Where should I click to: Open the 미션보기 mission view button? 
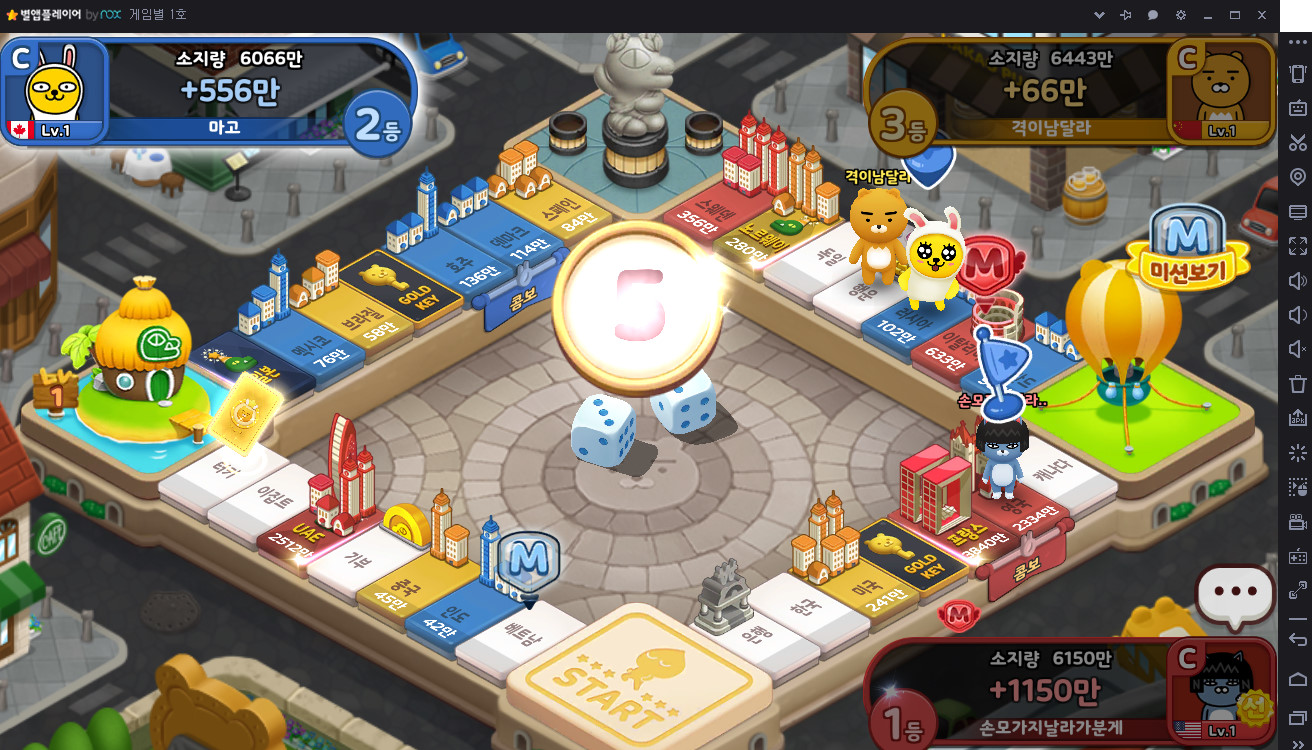coord(1188,250)
